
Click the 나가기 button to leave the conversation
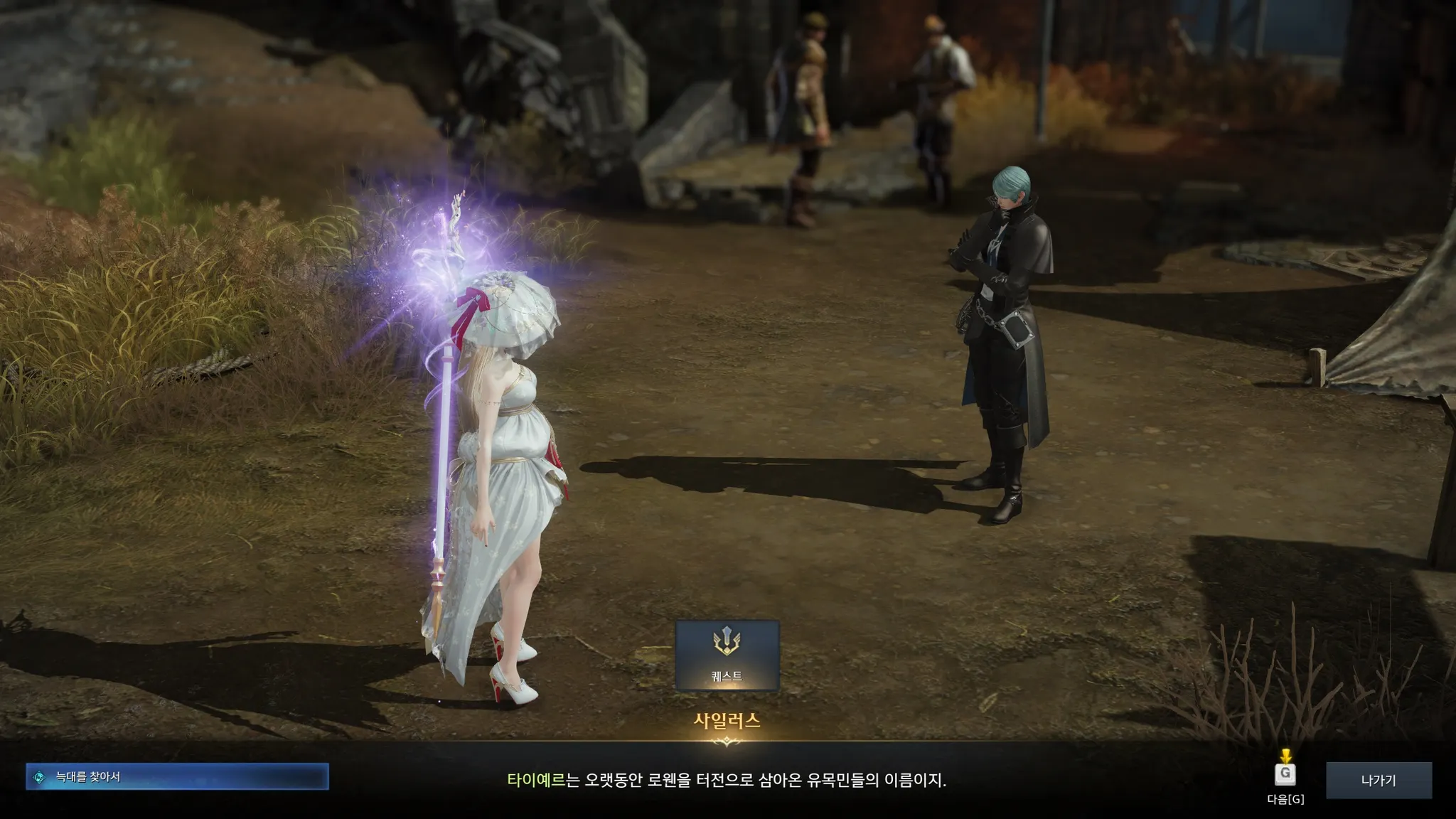click(x=1378, y=780)
